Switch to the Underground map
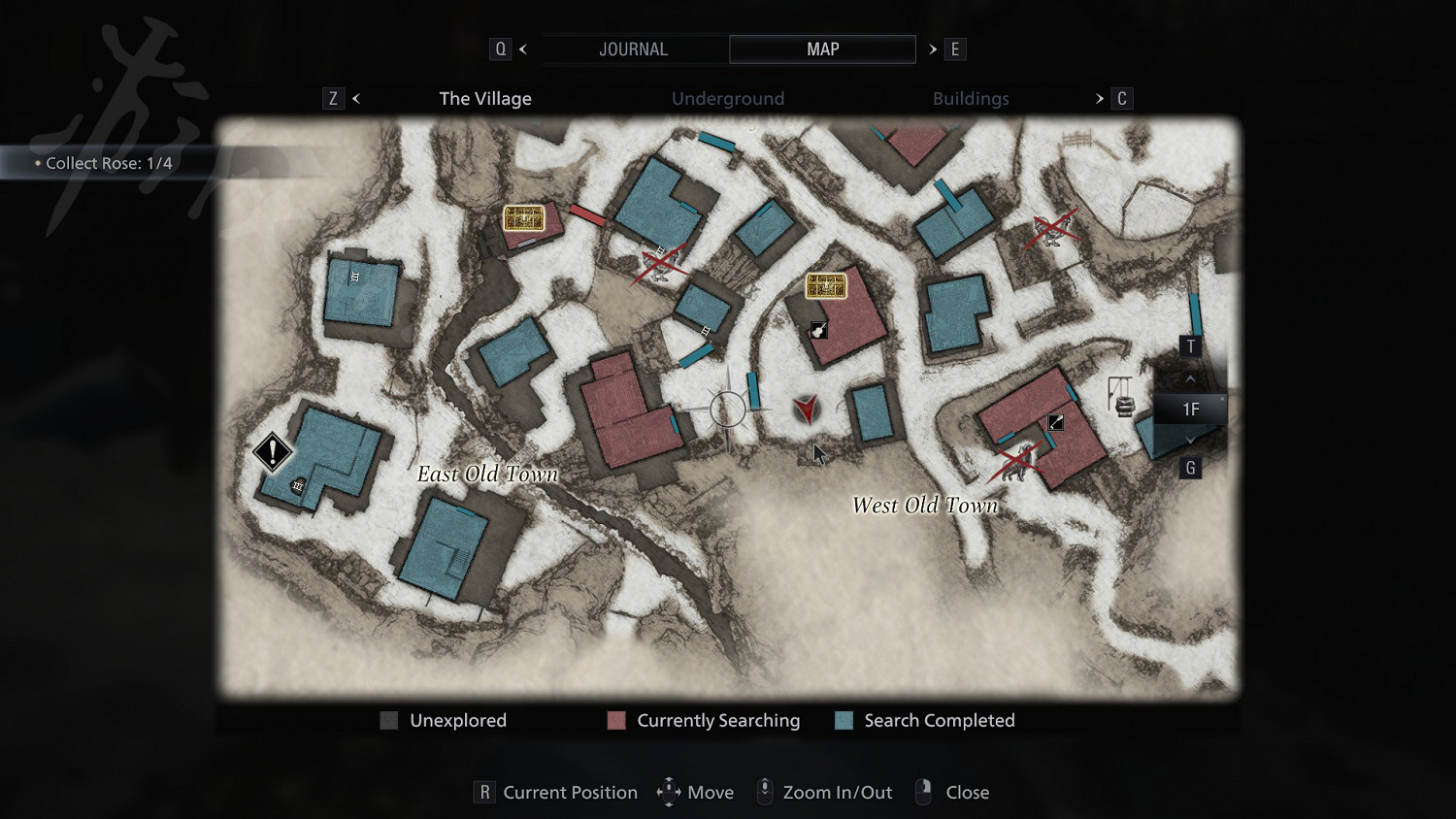The height and width of the screenshot is (819, 1456). (728, 99)
